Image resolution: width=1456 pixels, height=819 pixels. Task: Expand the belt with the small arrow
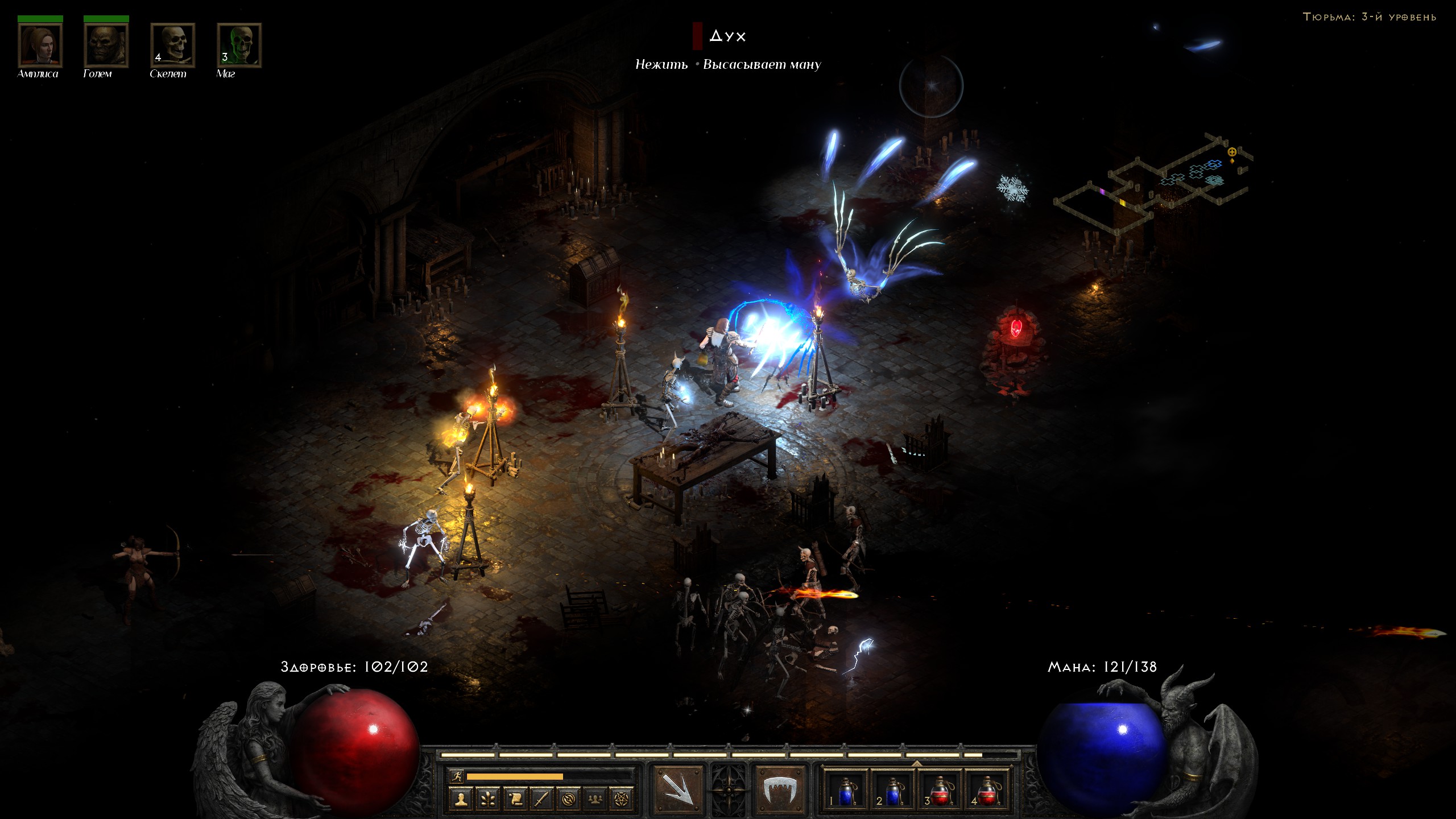[916, 763]
